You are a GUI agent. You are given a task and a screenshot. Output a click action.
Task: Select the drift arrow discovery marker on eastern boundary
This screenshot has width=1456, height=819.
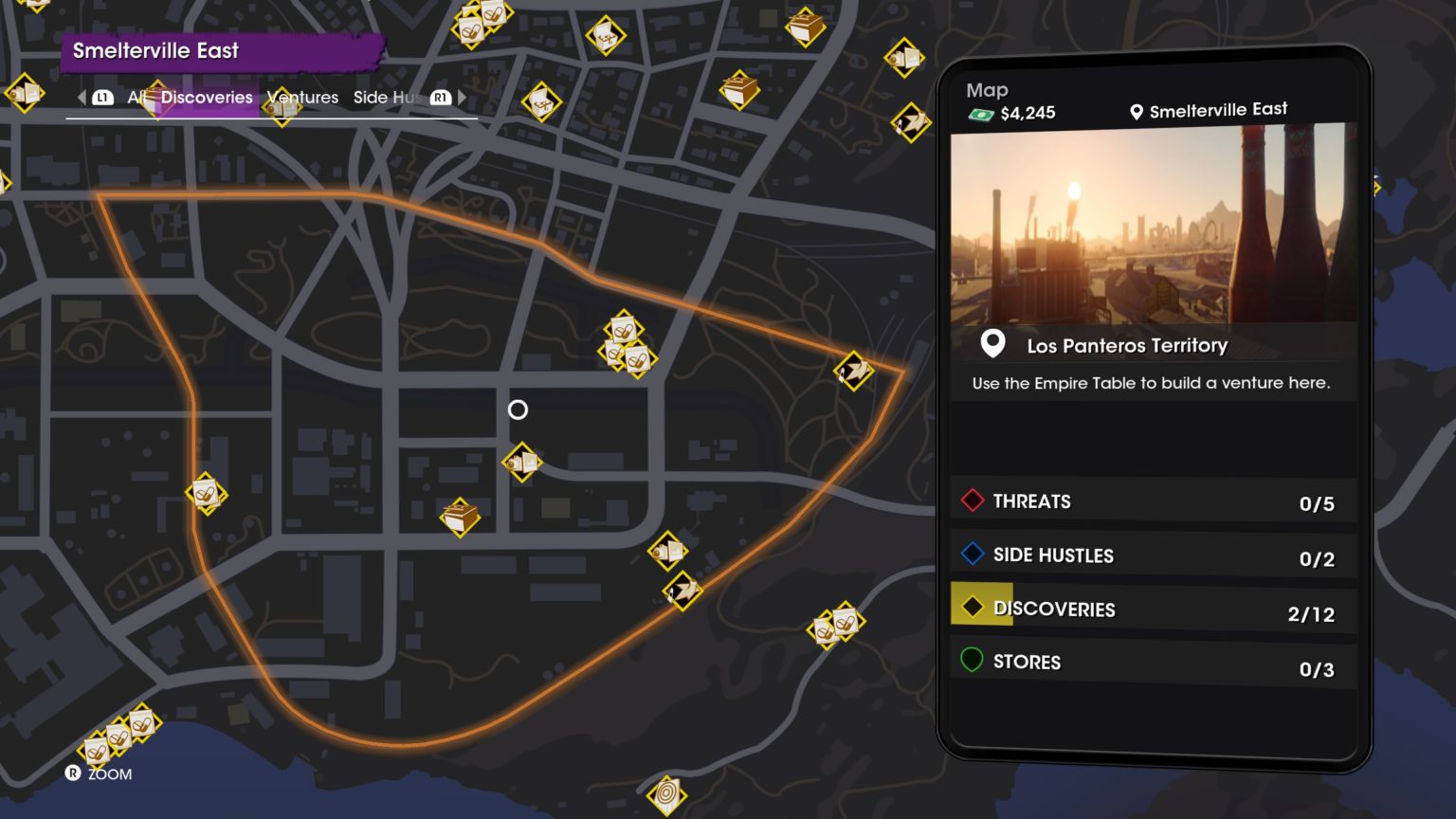(852, 373)
